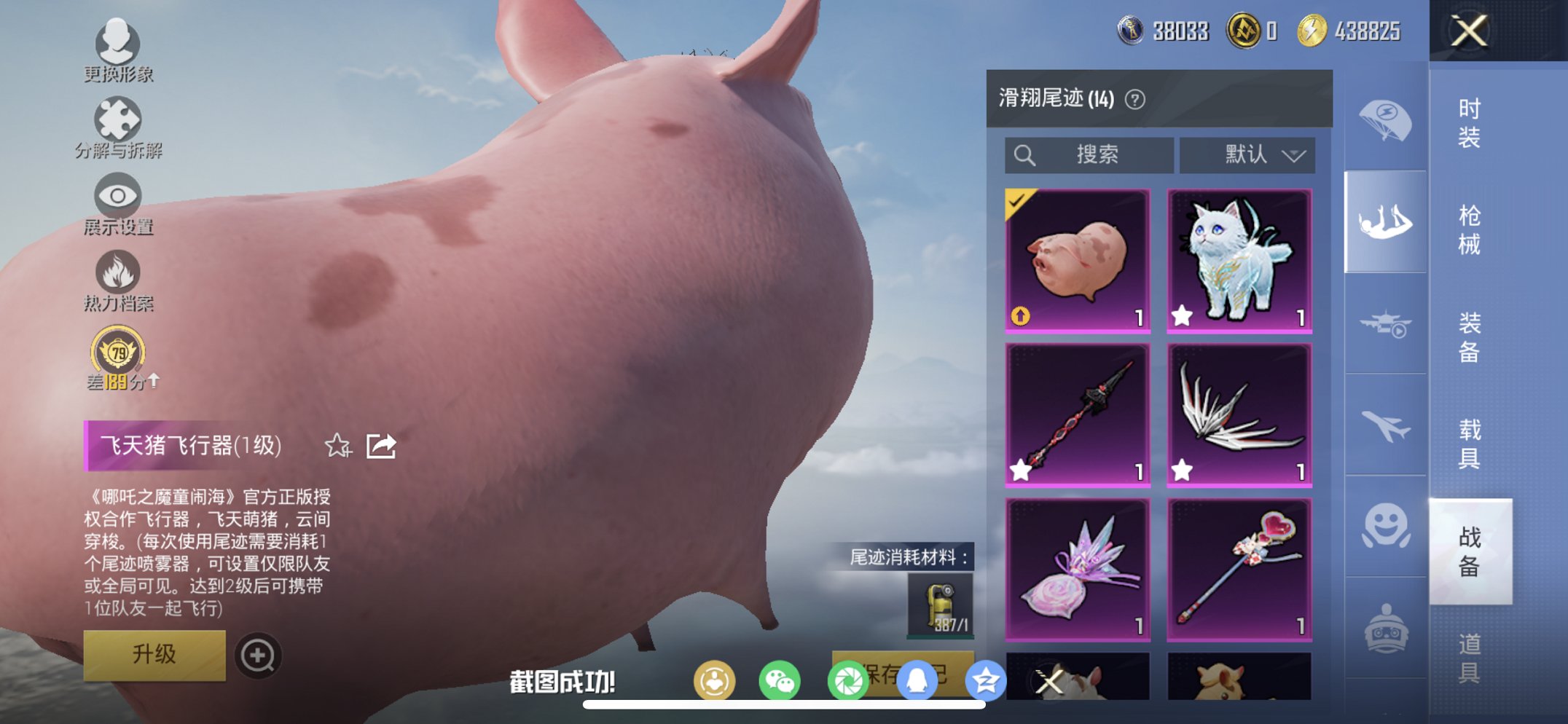This screenshot has width=1568, height=724.
Task: Open the 滑翔尾迹 help question mark
Action: coord(1134,99)
